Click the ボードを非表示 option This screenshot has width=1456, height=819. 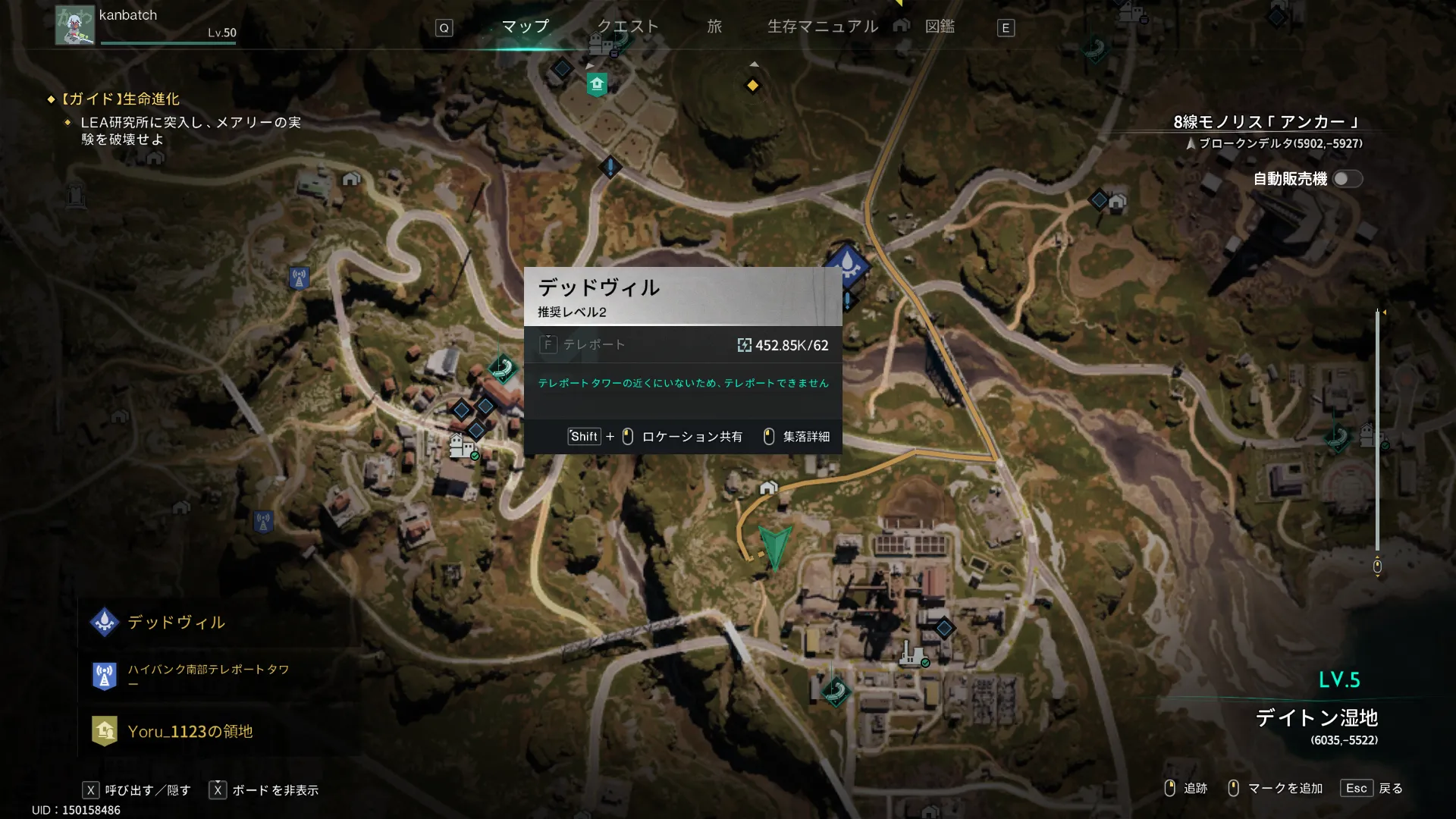click(275, 790)
